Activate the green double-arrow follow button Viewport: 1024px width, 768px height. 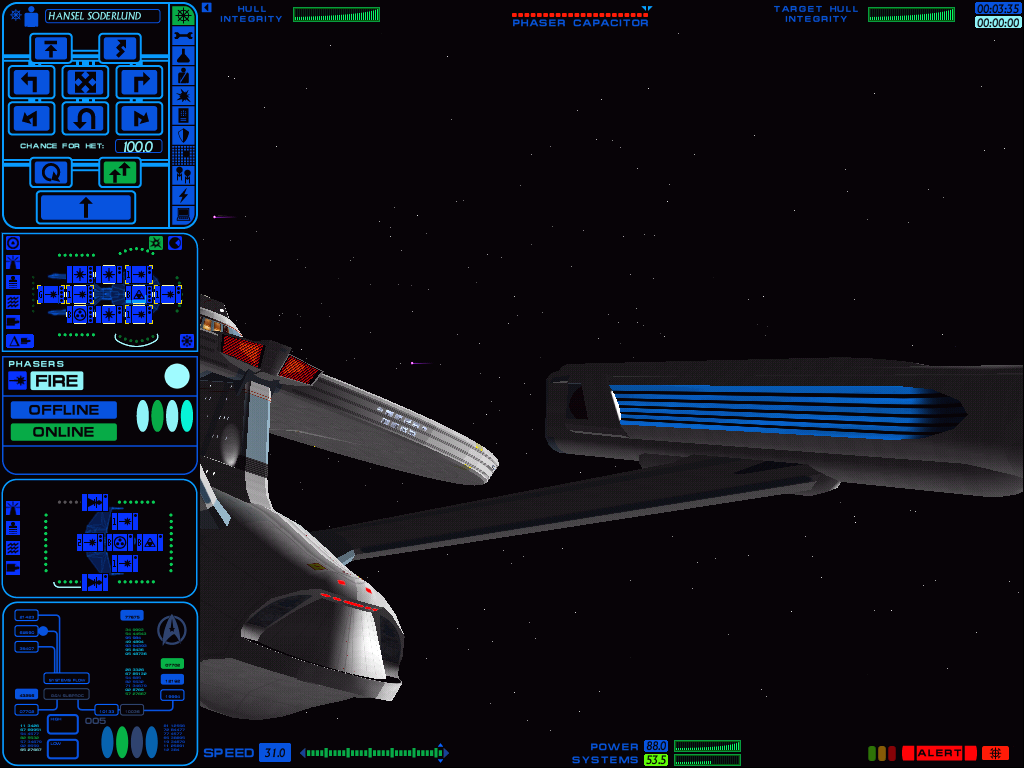(x=119, y=173)
